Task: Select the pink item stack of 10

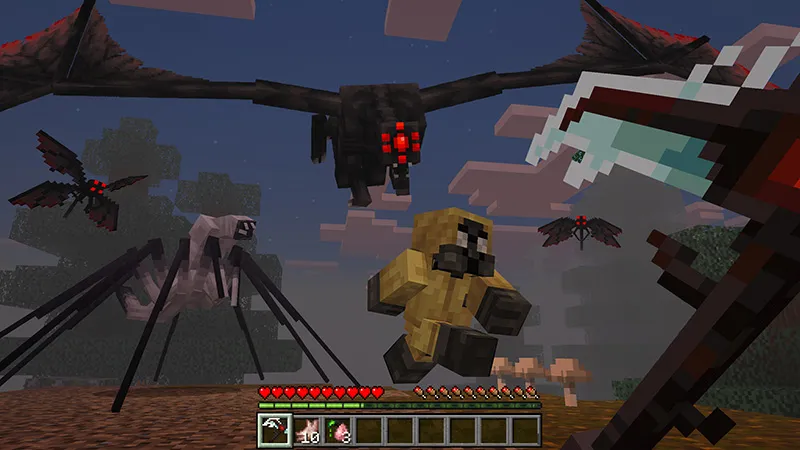Action: coord(306,431)
